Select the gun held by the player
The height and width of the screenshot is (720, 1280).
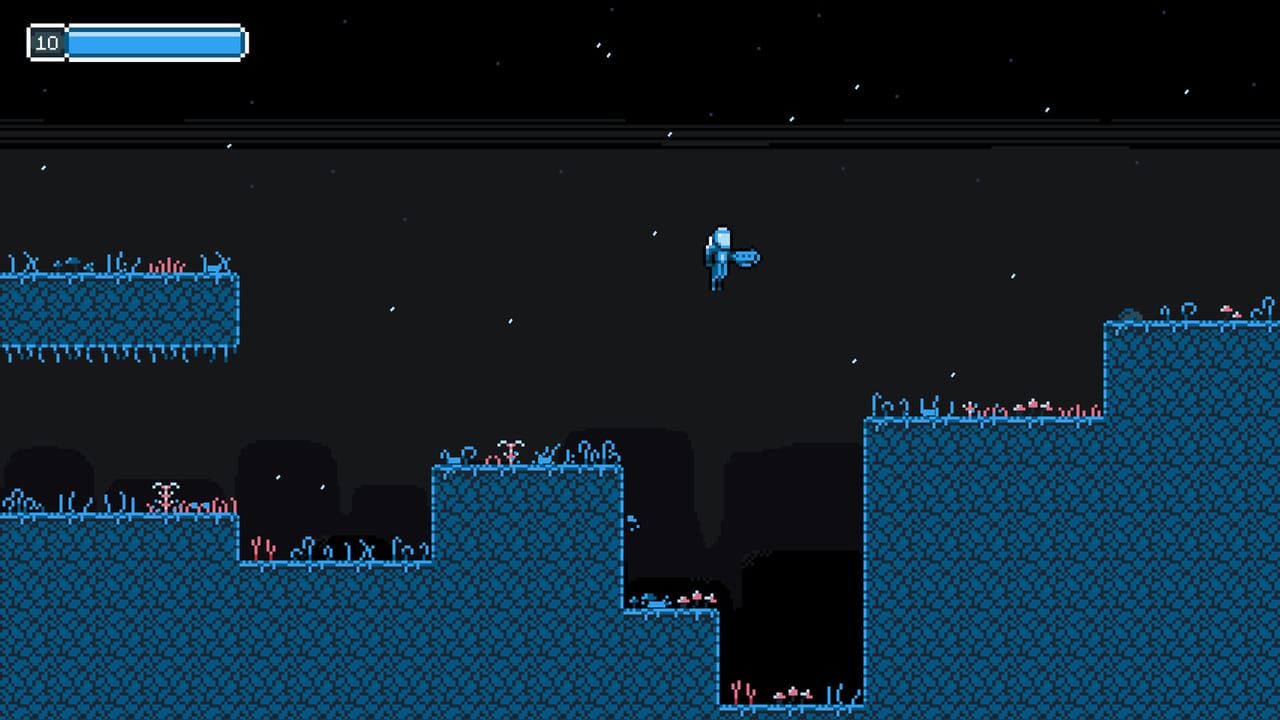(746, 256)
